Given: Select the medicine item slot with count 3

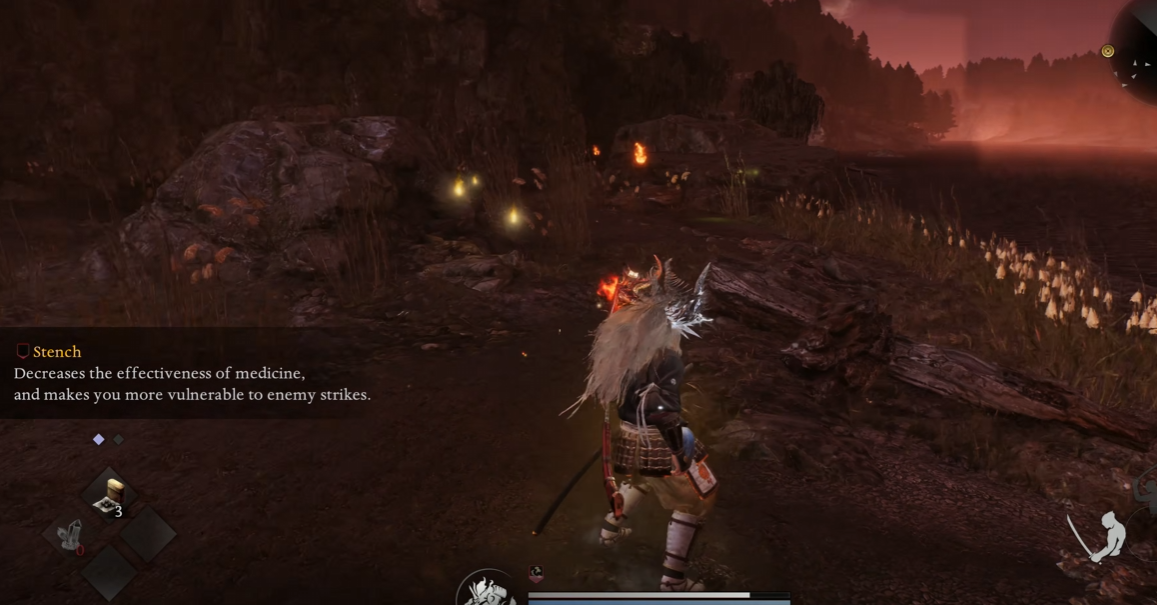Looking at the screenshot, I should point(109,497).
